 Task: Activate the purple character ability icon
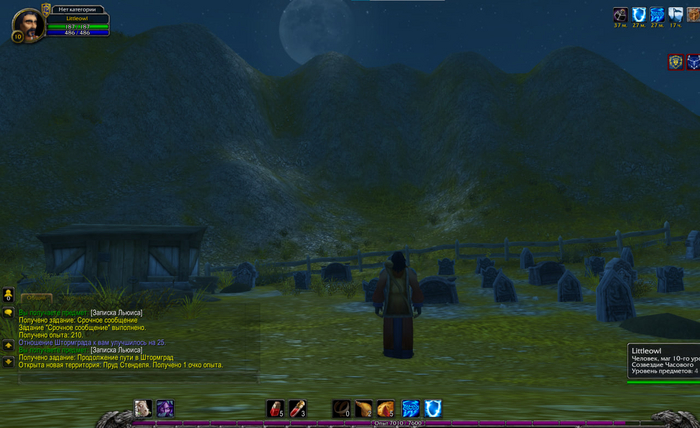tap(164, 408)
